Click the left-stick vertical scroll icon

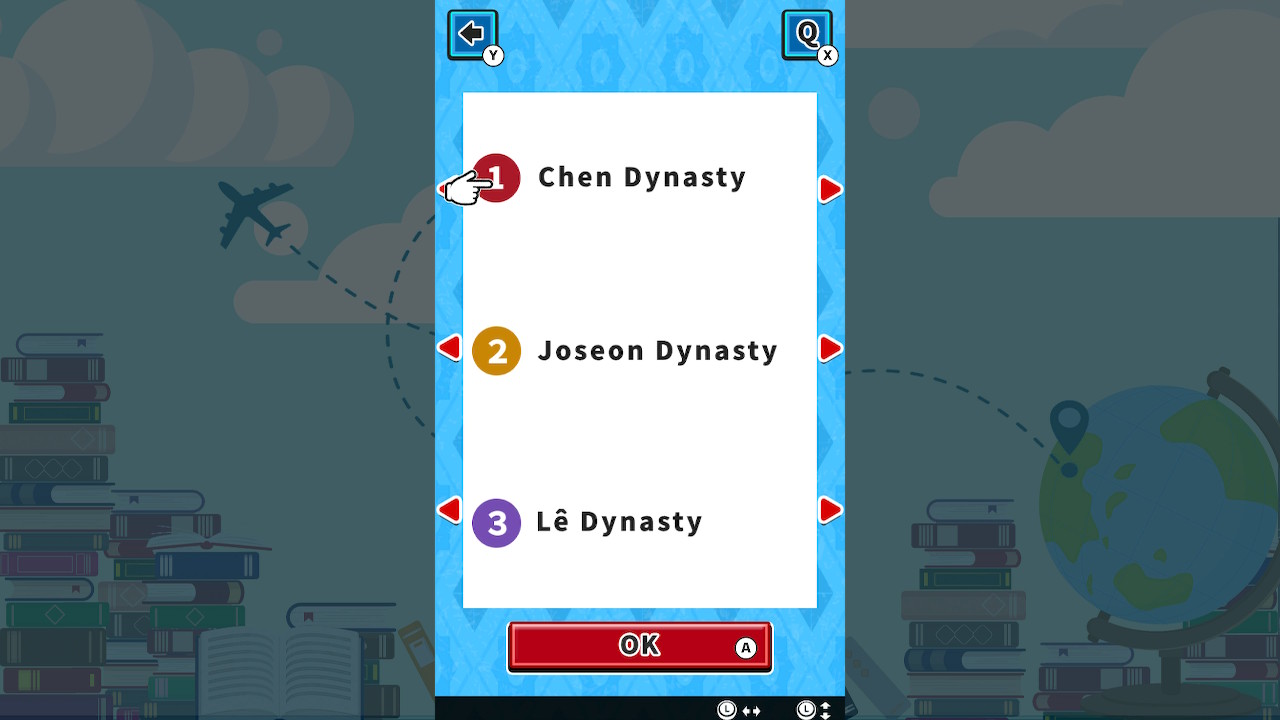coord(815,710)
